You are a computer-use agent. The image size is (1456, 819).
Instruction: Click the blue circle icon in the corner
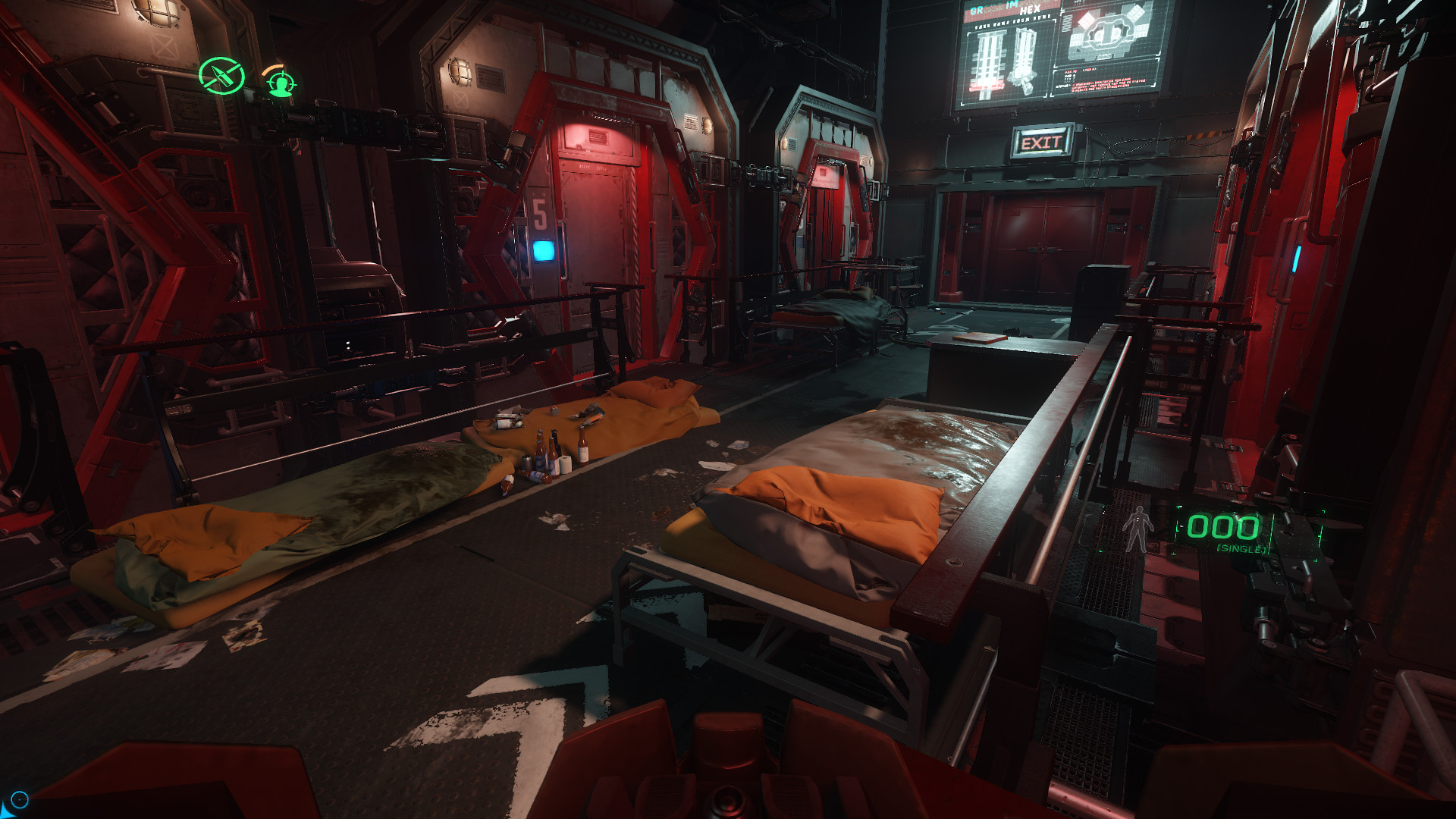[20, 799]
